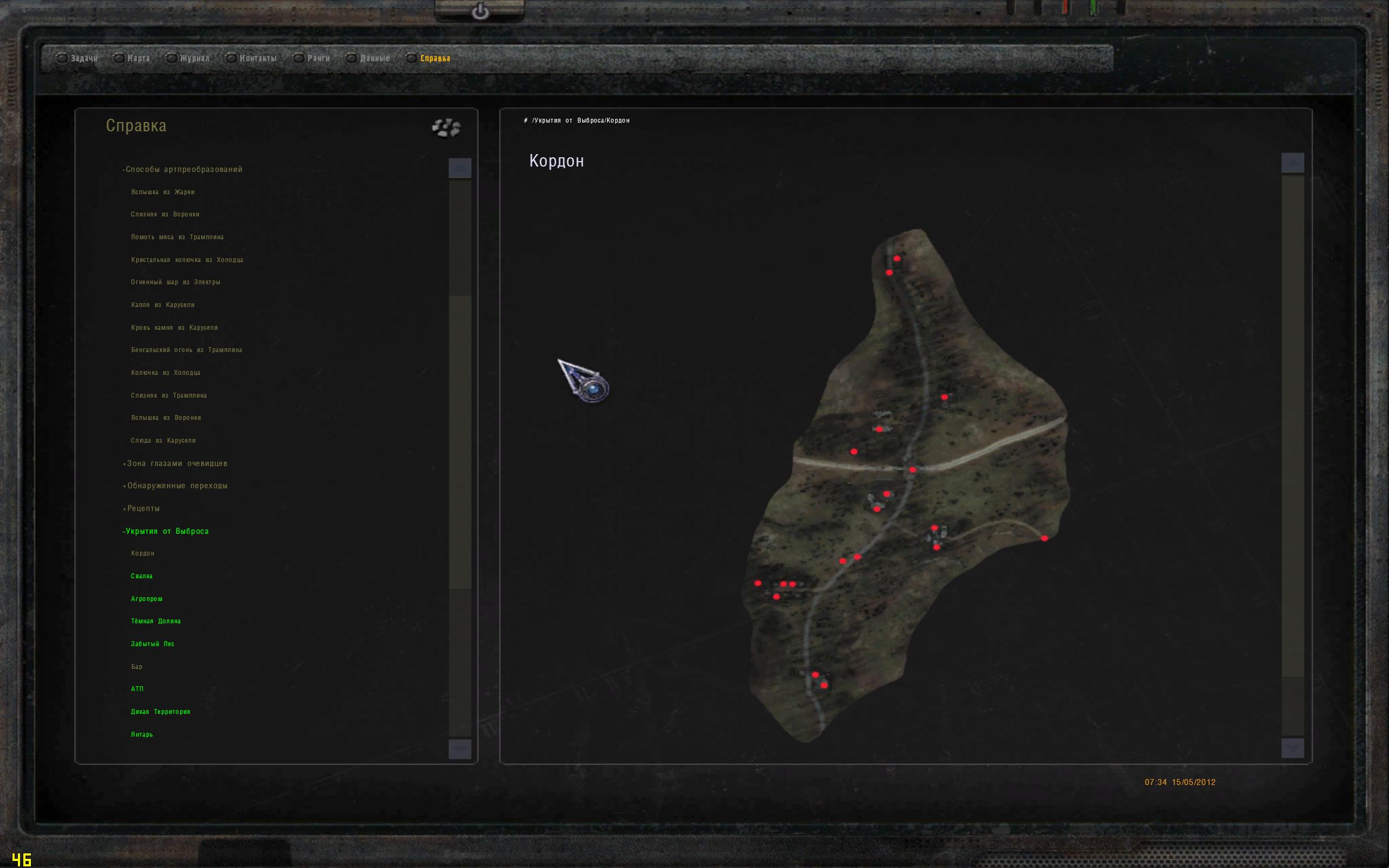
Task: Open the Вспышка из Жарки entry
Action: [x=163, y=192]
